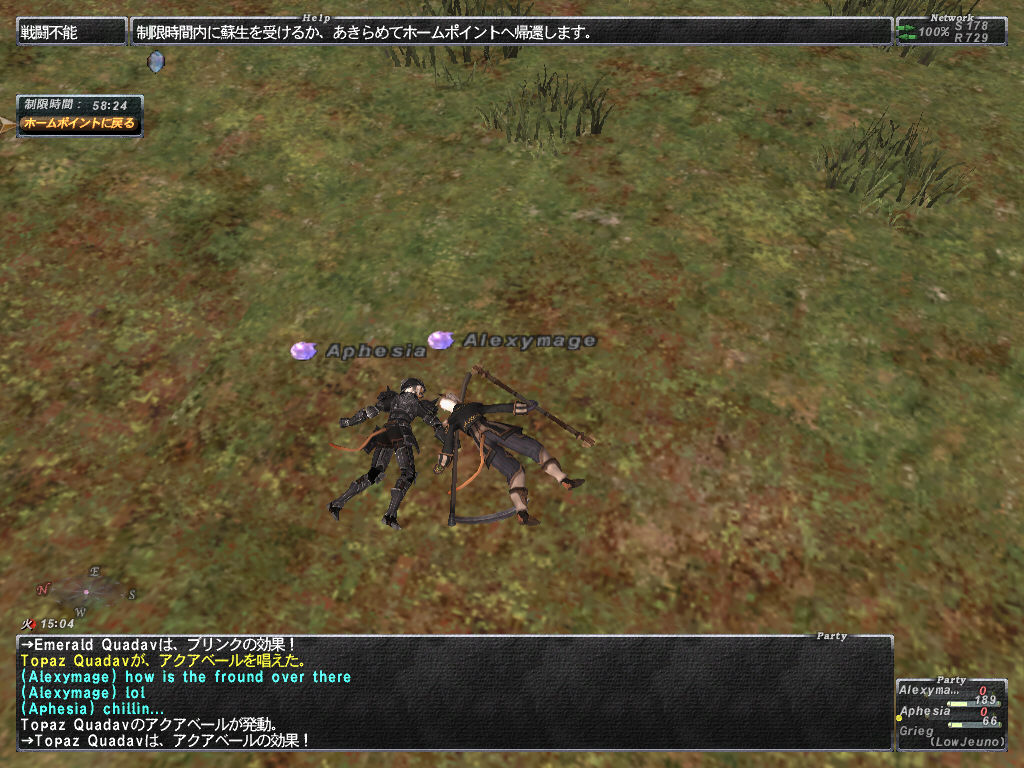The image size is (1024, 768).
Task: Select the ホームポイントに戻る return button
Action: tap(80, 123)
